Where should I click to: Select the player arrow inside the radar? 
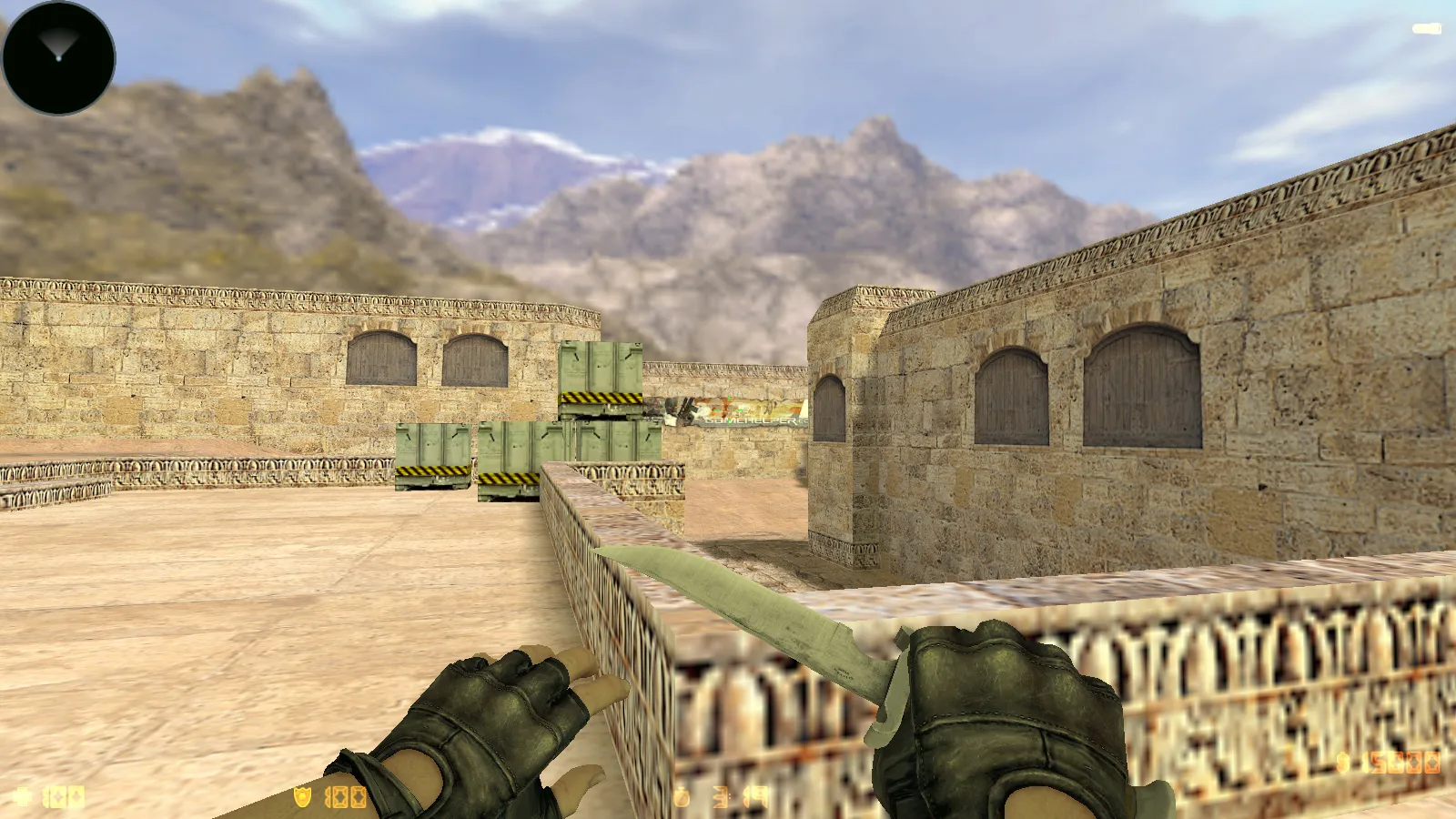click(x=58, y=47)
